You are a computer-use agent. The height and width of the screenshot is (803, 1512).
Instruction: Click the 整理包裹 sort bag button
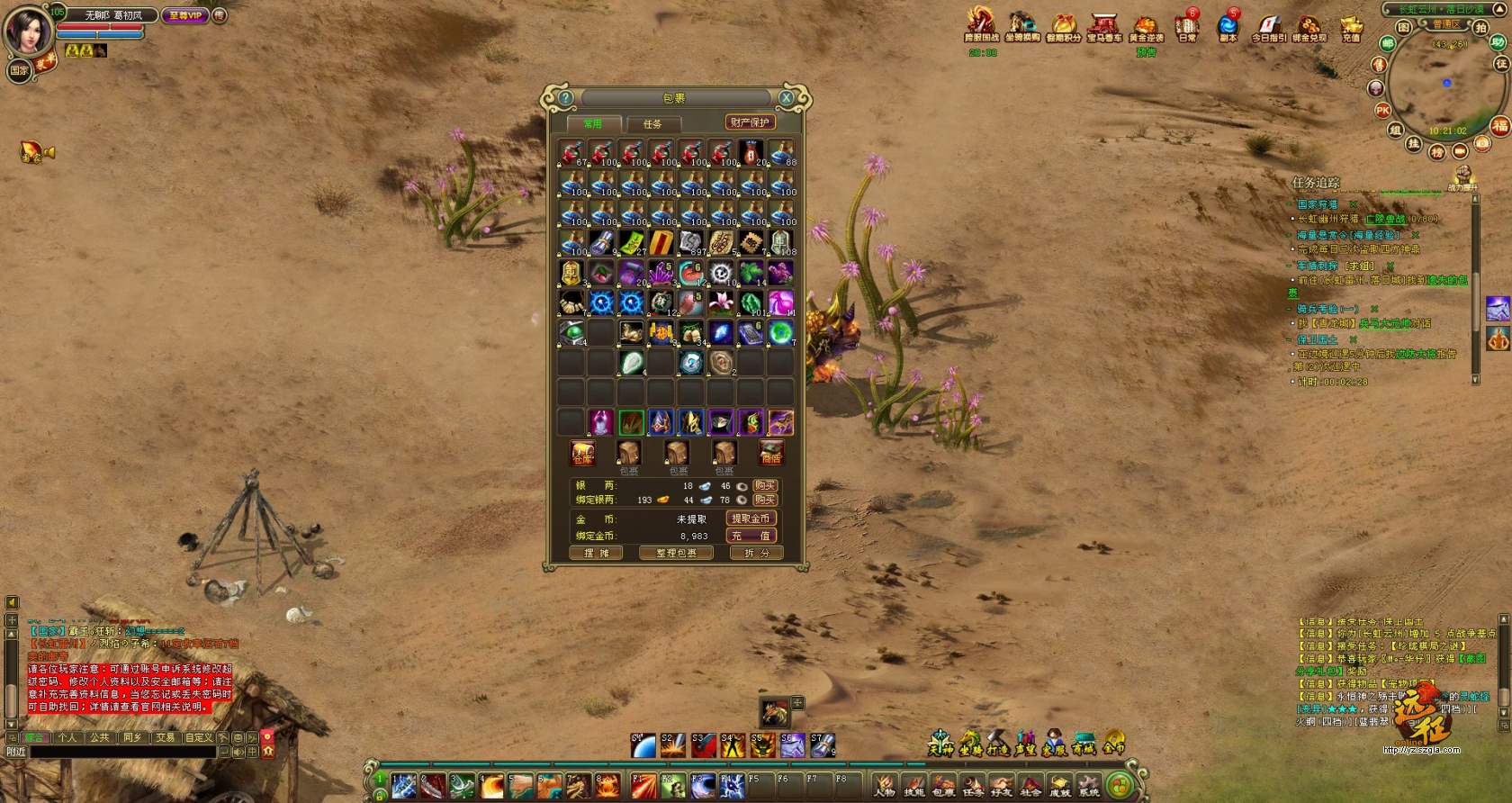[x=675, y=553]
